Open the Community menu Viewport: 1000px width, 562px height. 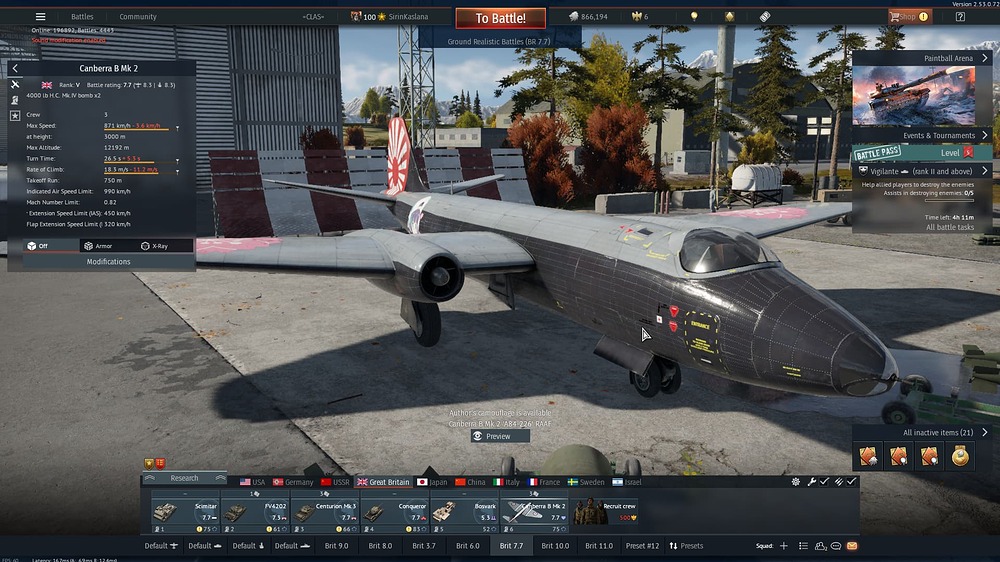pyautogui.click(x=138, y=17)
